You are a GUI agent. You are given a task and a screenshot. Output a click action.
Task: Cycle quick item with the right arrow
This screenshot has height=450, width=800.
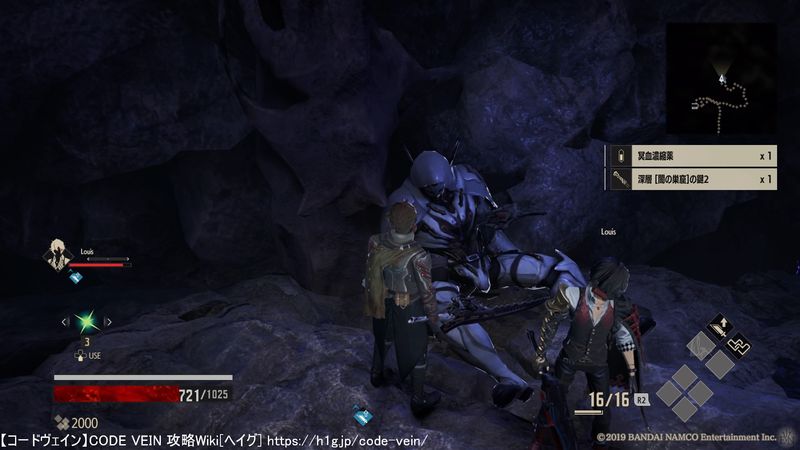tap(108, 322)
